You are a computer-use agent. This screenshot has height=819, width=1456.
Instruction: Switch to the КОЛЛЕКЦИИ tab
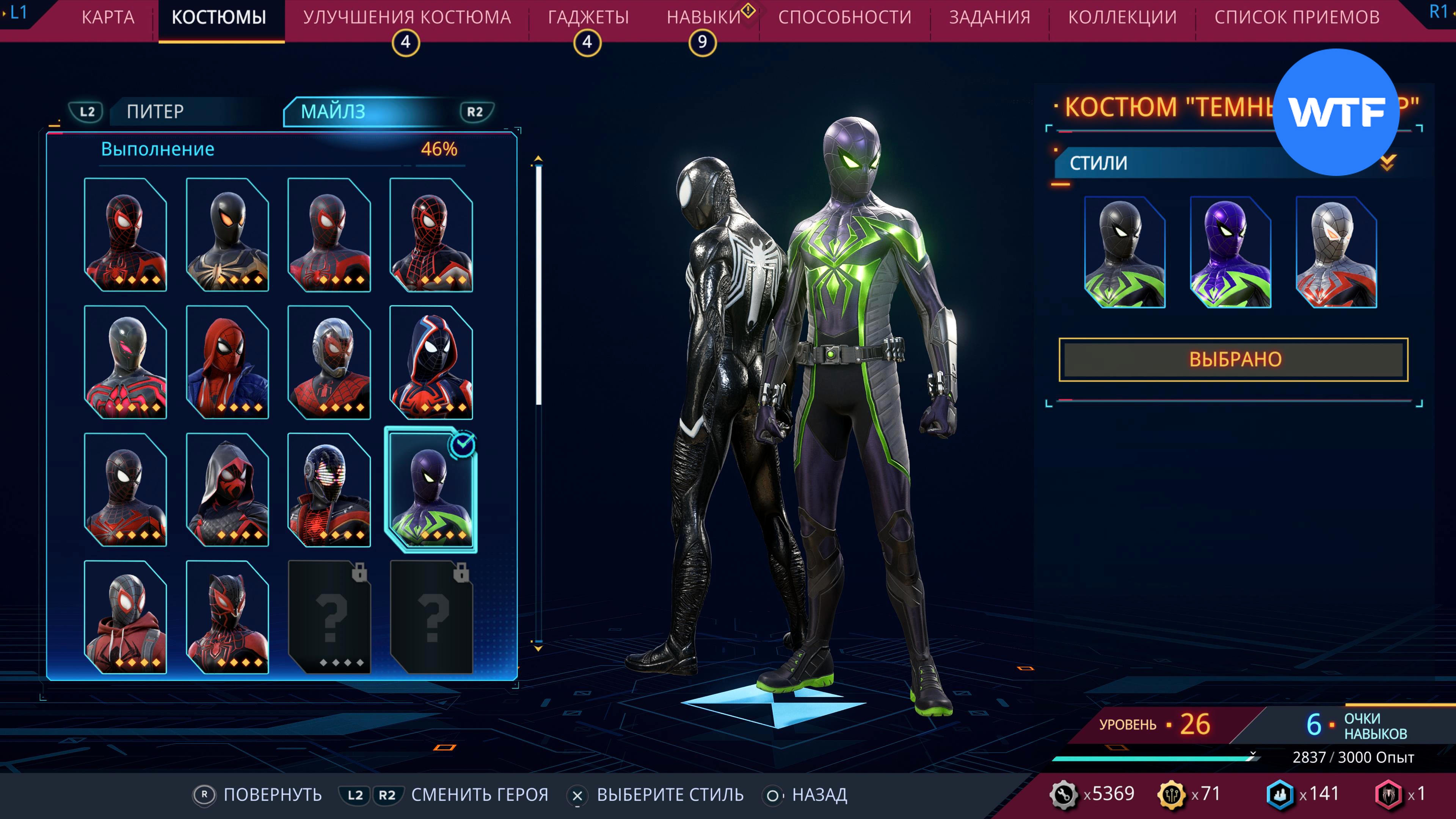pos(1122,17)
